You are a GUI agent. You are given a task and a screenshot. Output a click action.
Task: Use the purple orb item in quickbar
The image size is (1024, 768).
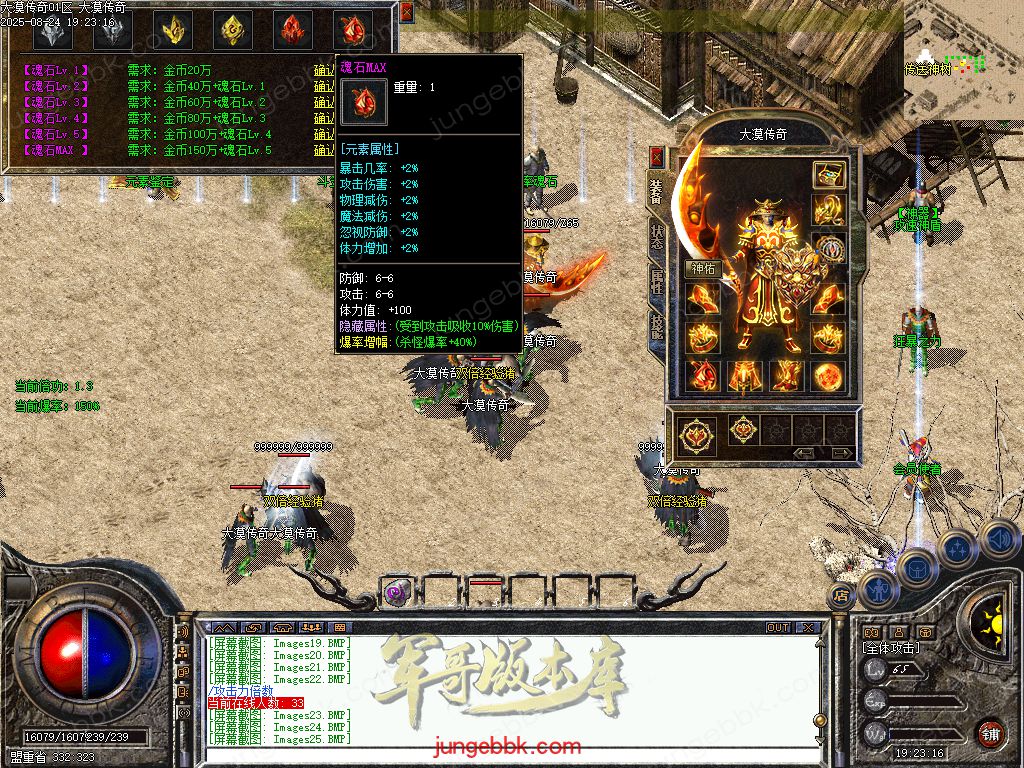[x=397, y=592]
